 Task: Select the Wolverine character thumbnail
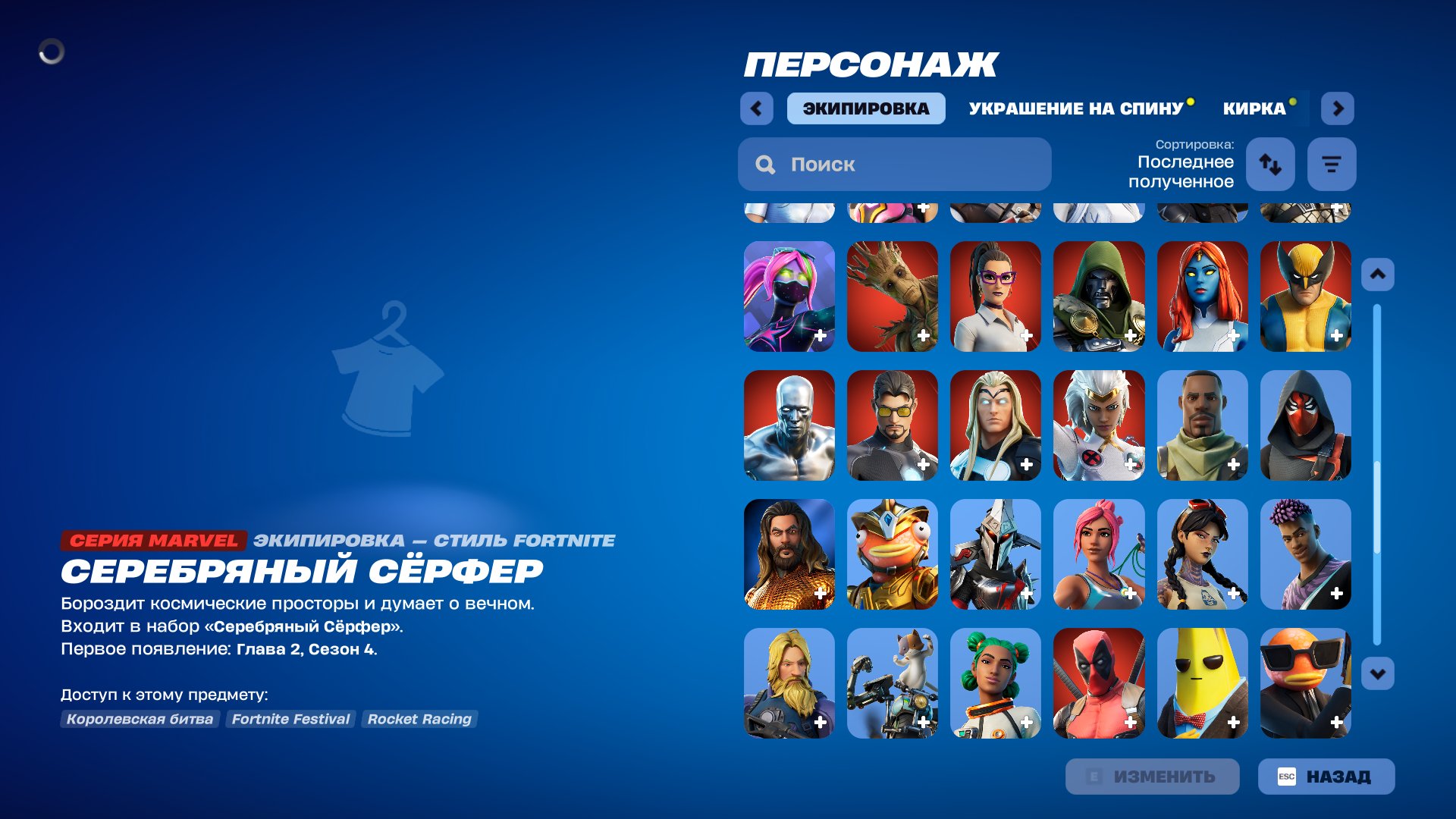tap(1305, 297)
